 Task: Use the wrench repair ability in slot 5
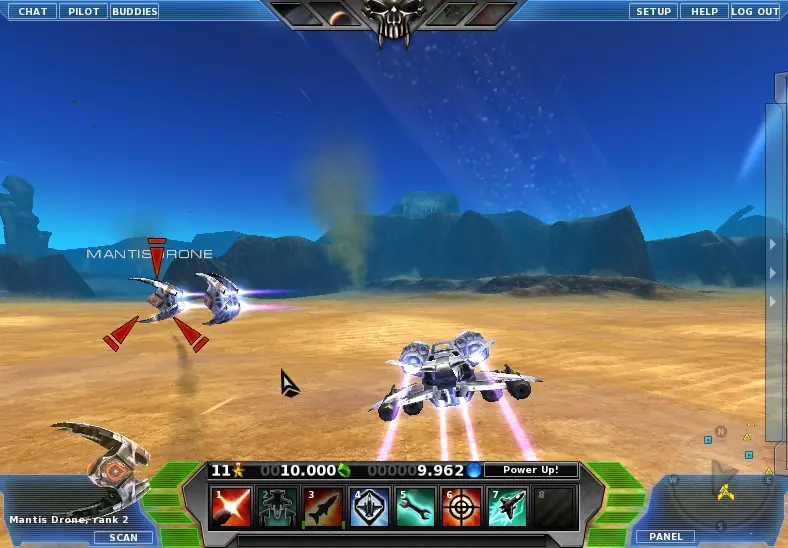point(416,507)
